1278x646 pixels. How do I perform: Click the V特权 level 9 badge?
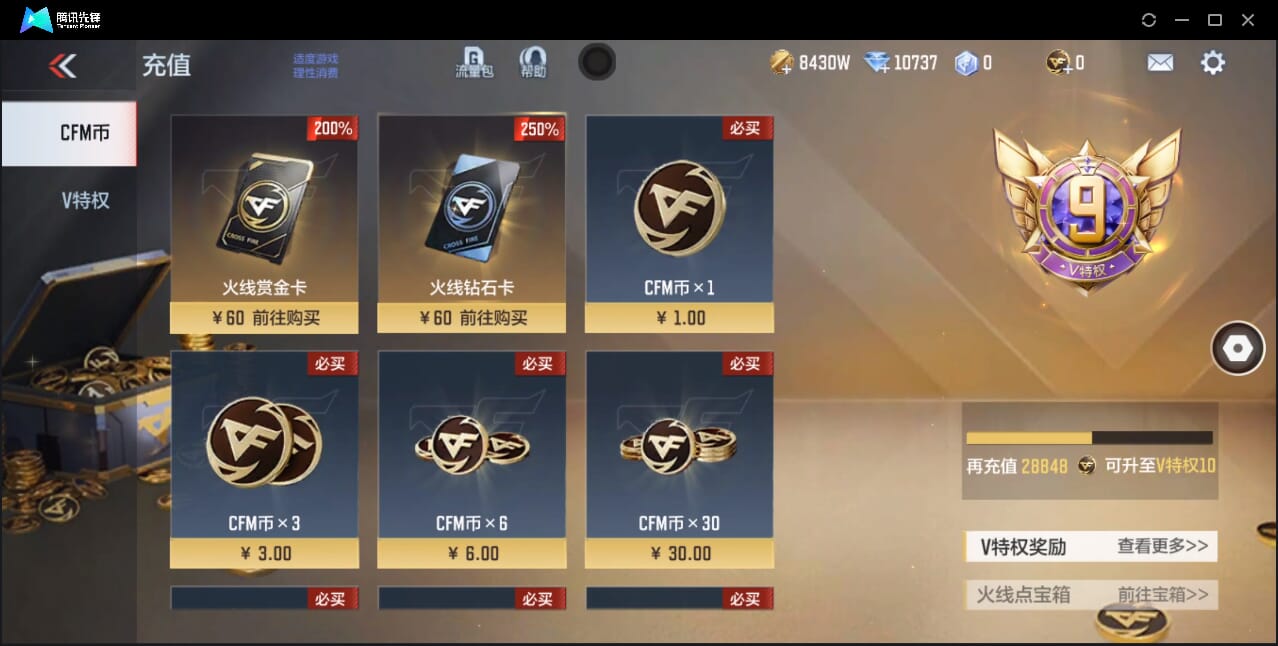[x=1086, y=210]
